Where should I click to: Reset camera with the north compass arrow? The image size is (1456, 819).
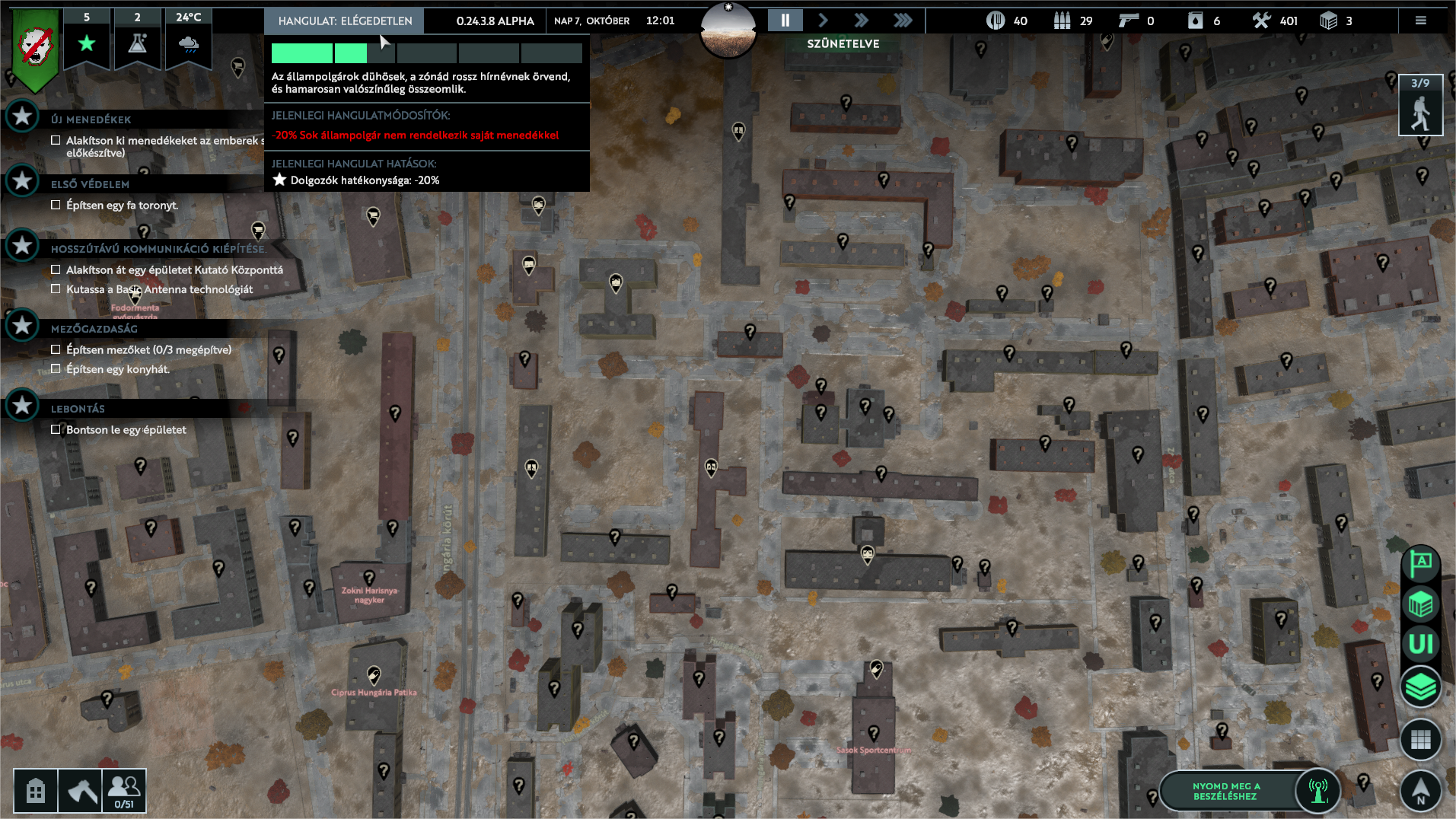1420,790
